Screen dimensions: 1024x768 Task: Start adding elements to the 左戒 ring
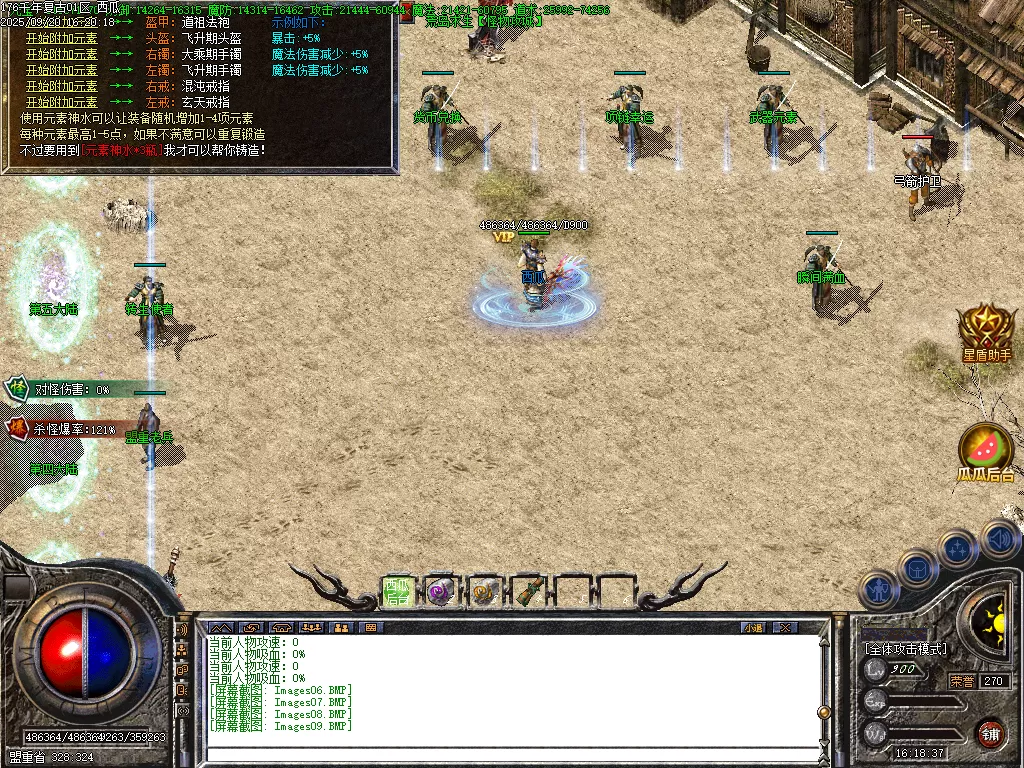(x=61, y=102)
